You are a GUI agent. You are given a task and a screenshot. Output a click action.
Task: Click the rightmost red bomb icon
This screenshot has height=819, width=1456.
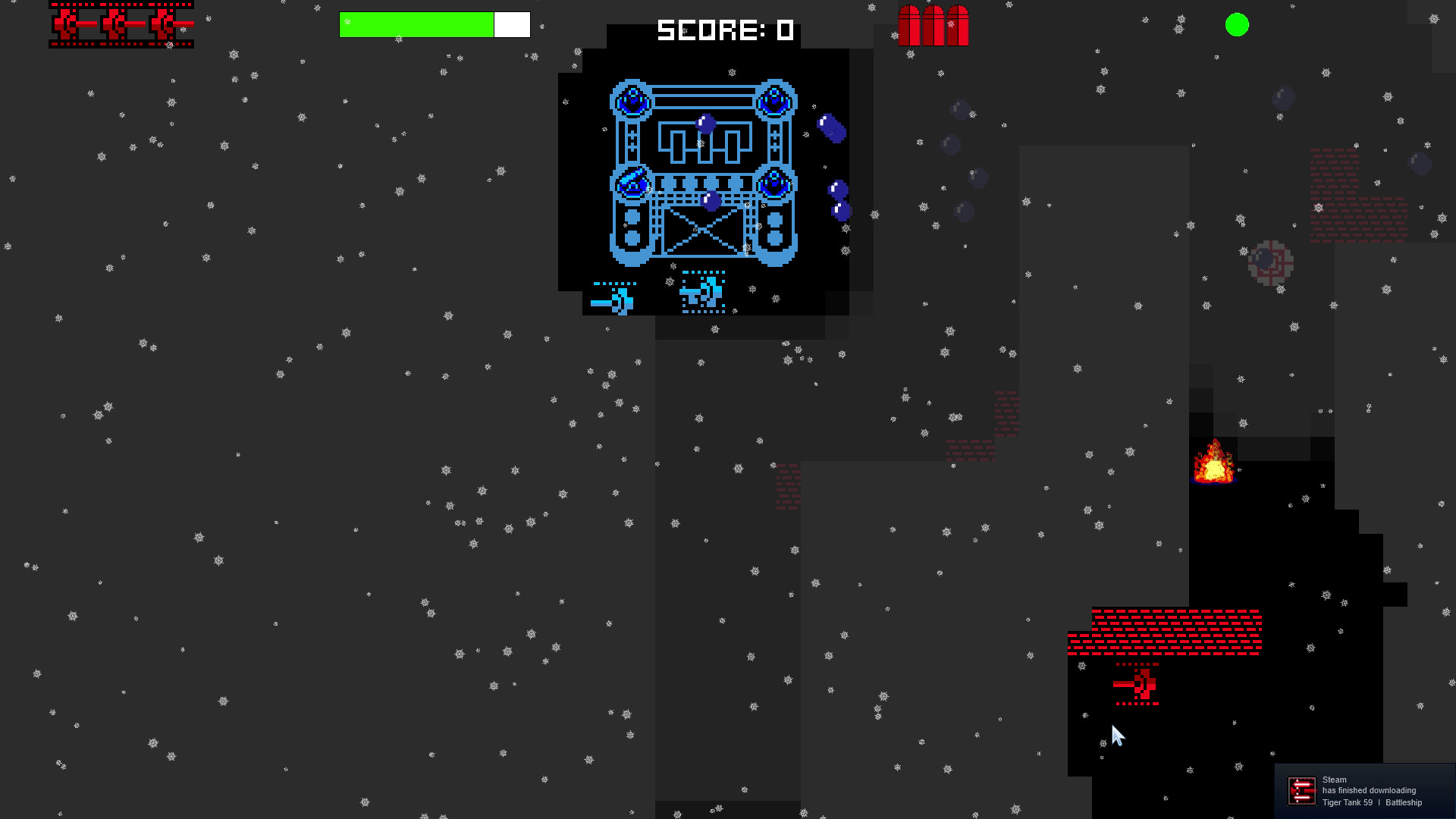point(956,25)
